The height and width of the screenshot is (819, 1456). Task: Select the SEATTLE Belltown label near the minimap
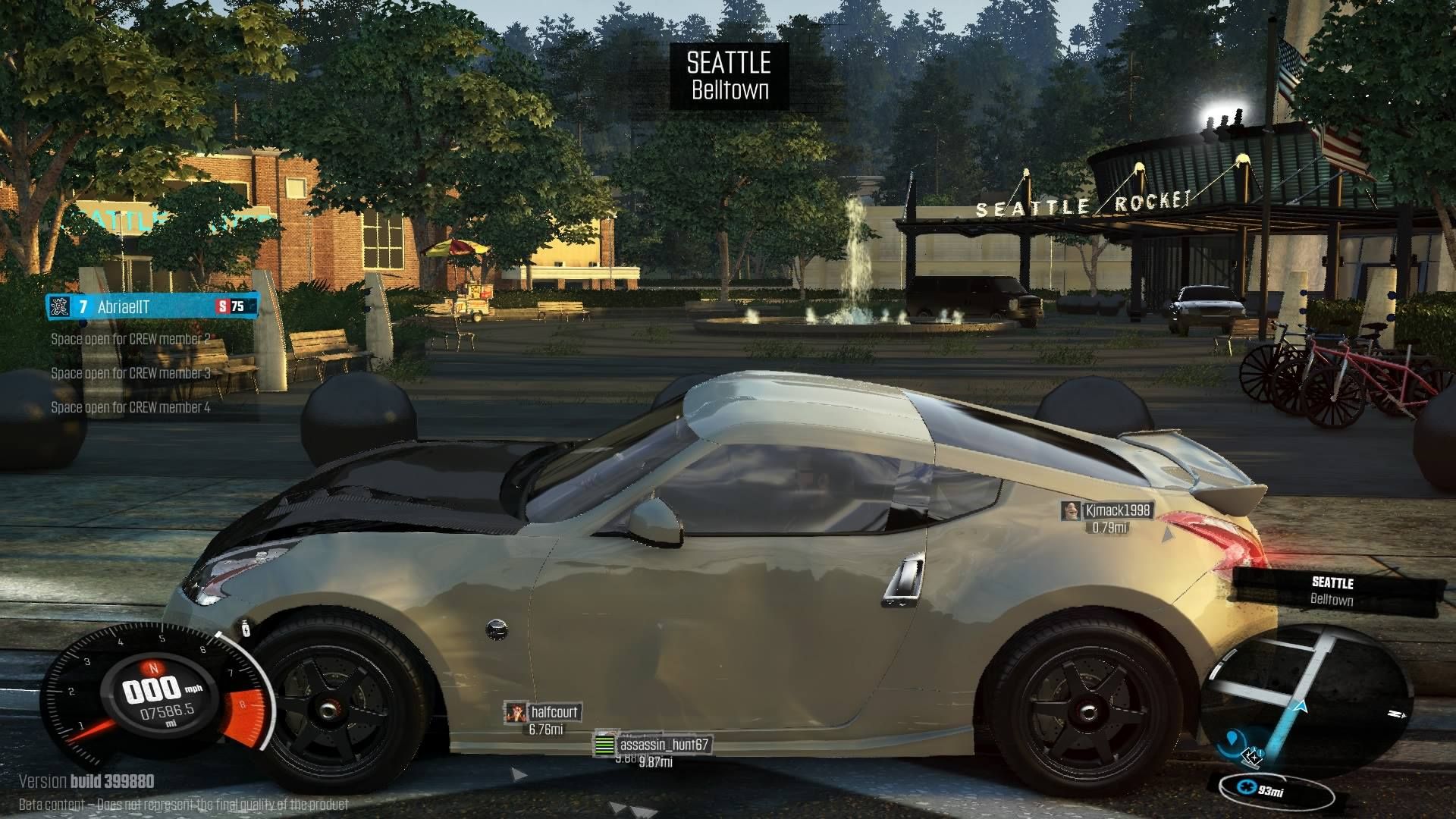1333,589
